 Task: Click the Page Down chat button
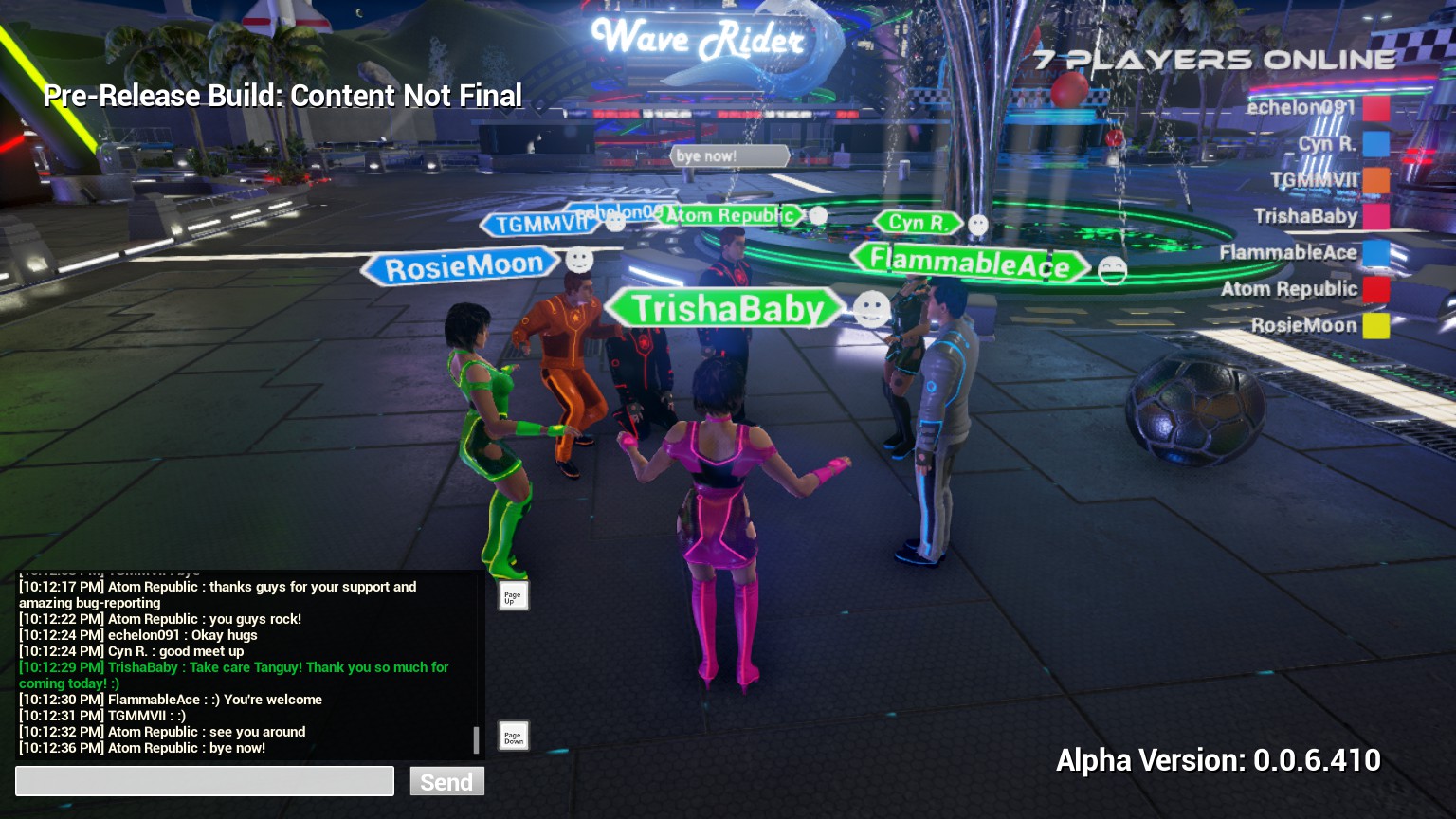[513, 736]
